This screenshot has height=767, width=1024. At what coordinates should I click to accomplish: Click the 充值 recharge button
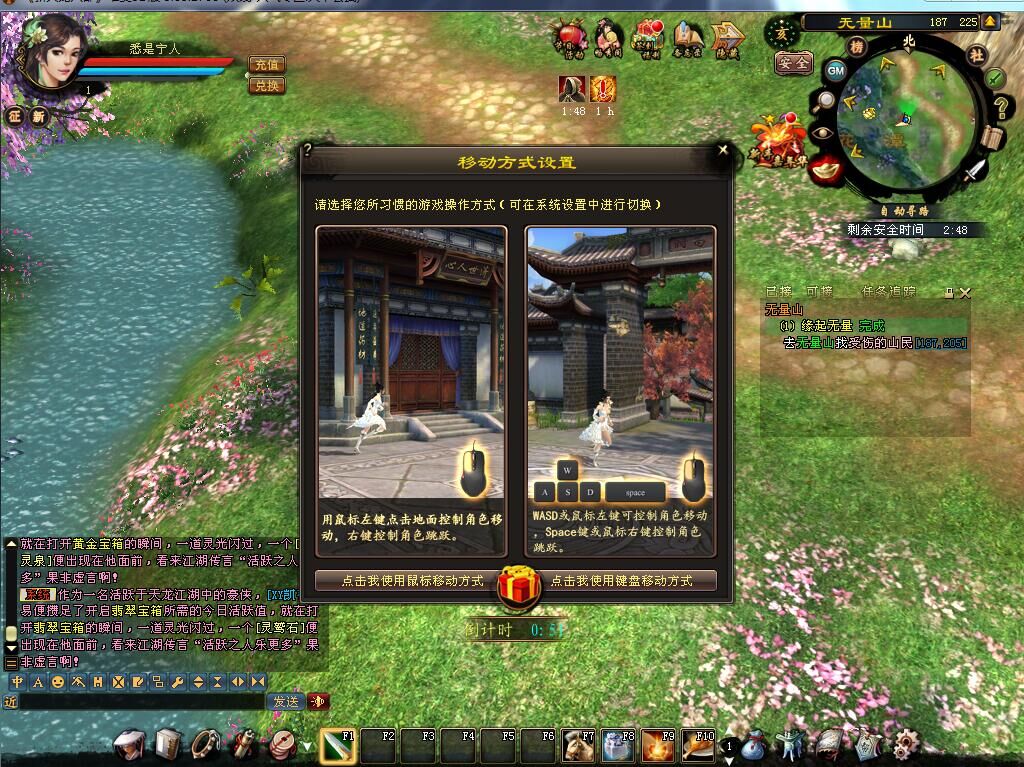pos(266,64)
